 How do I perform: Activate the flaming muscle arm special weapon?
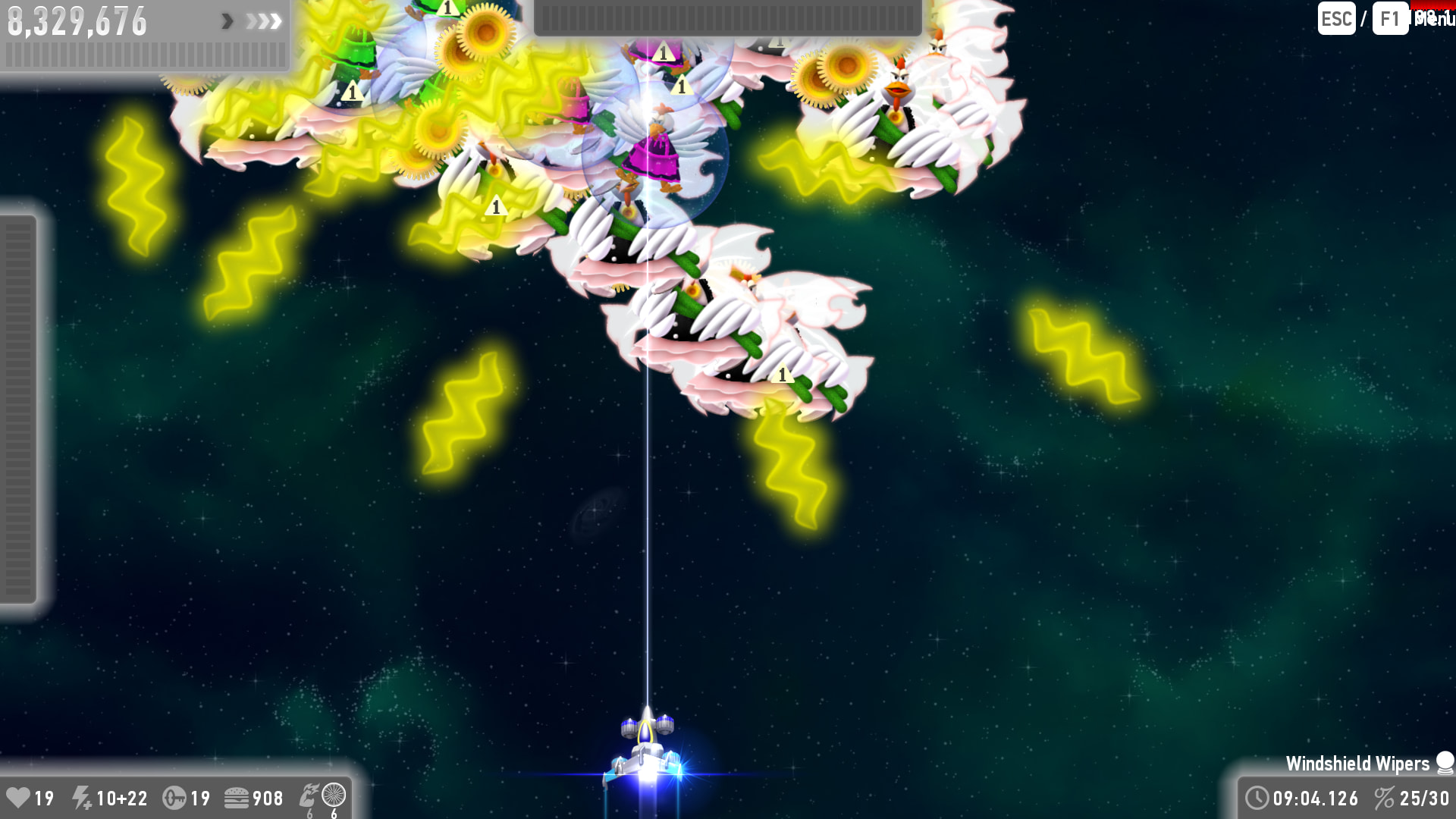click(309, 795)
